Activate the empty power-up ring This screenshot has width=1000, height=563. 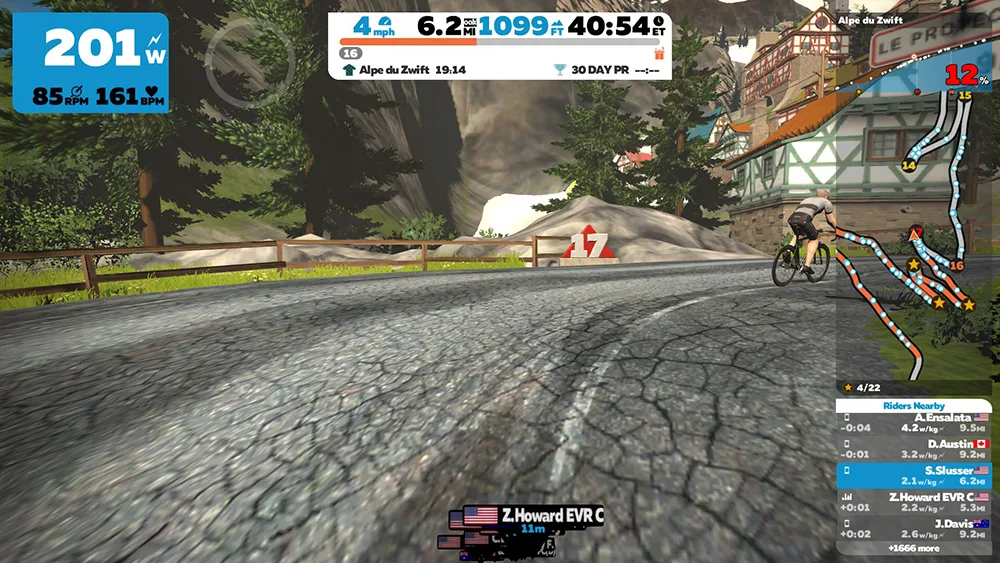tap(250, 63)
